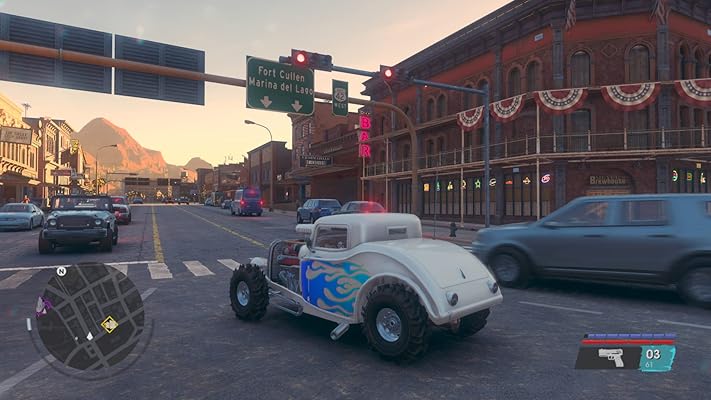
Task: Click the purple marker on the minimap
Action: 42,306
